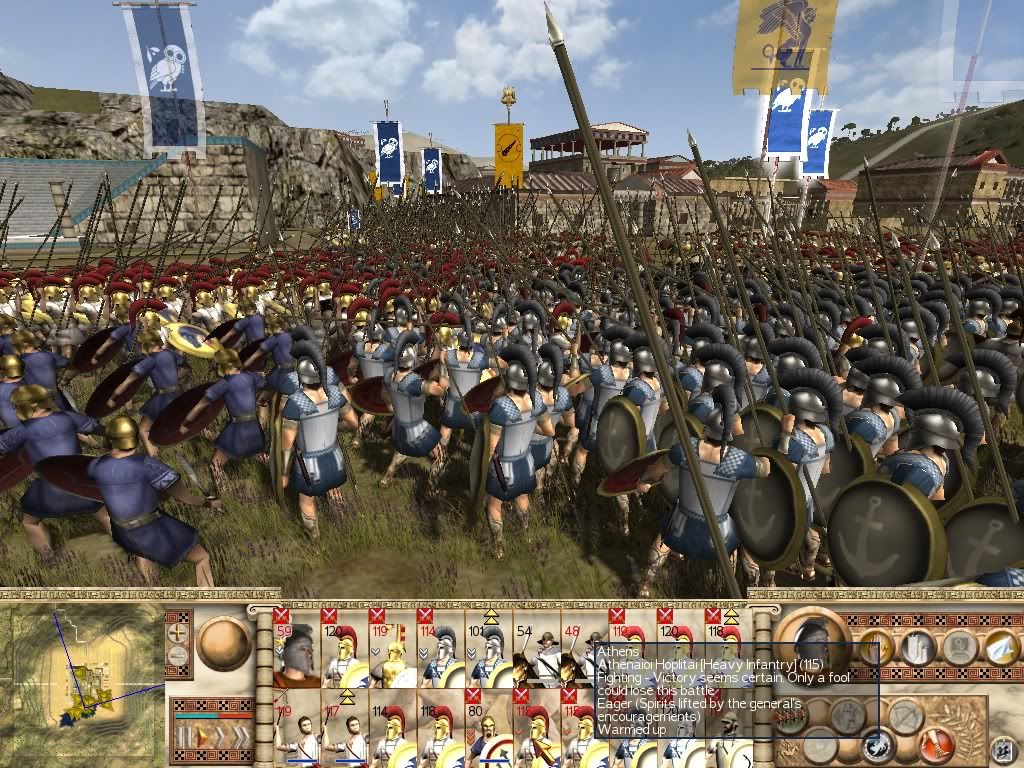
Task: Zoom out the minimap with the minus button
Action: (179, 656)
